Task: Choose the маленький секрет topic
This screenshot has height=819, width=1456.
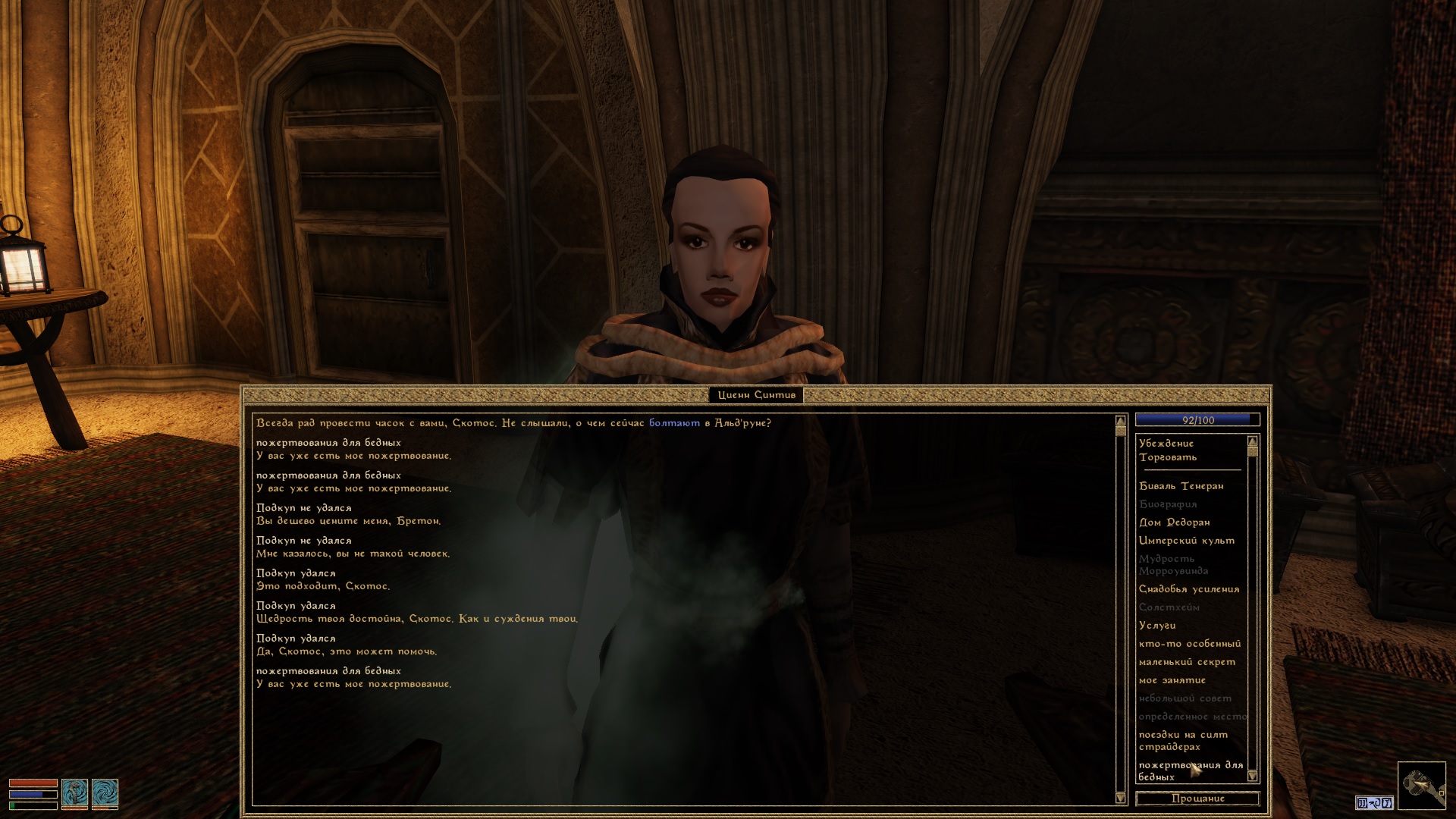Action: [x=1186, y=662]
